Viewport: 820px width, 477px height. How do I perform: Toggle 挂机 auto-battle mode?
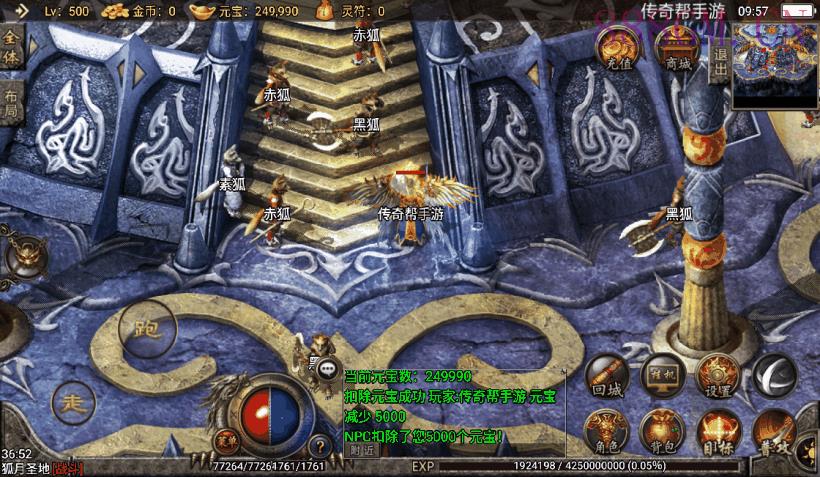coord(662,374)
